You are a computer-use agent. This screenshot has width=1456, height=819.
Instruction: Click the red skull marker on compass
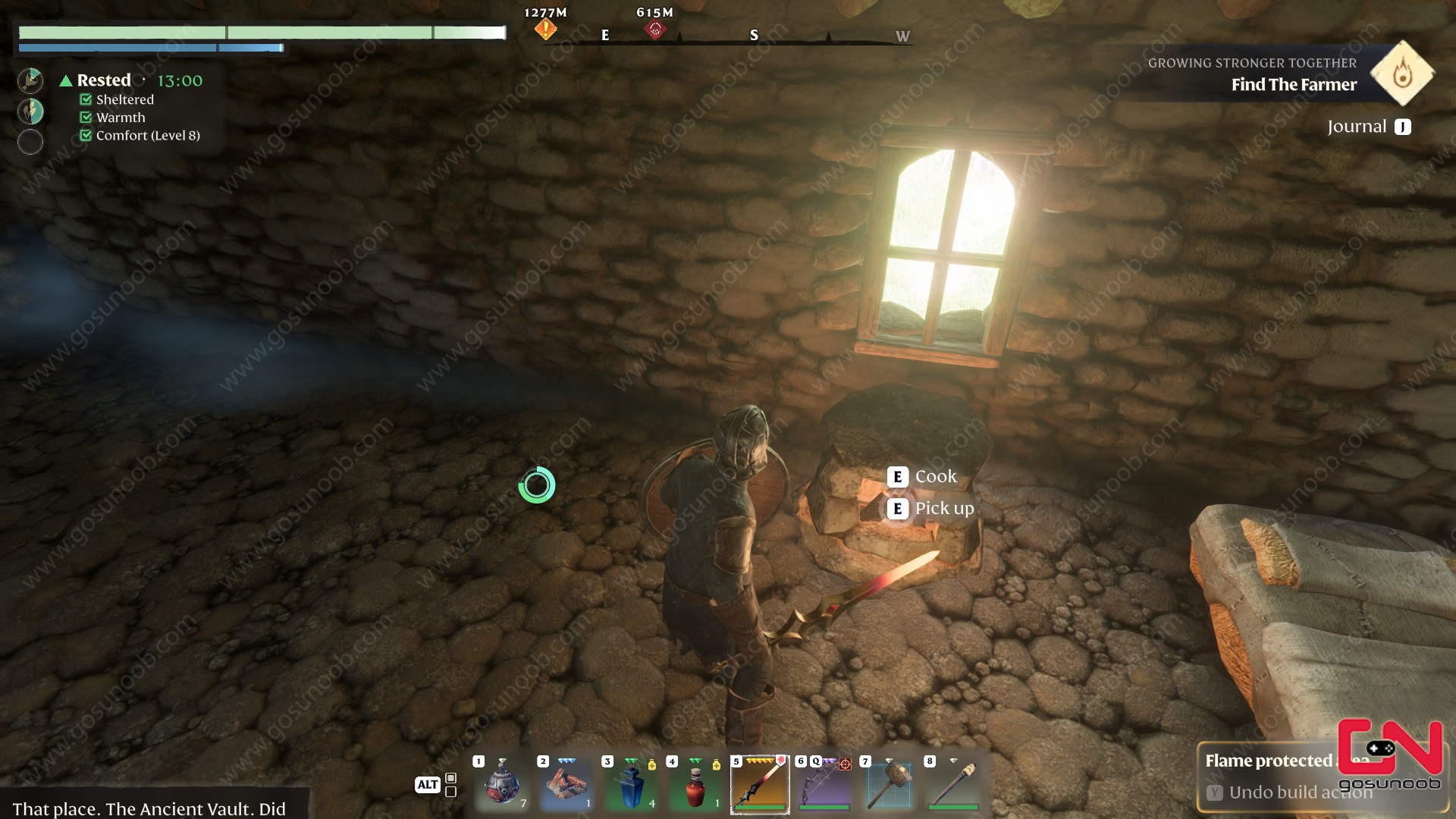(655, 30)
